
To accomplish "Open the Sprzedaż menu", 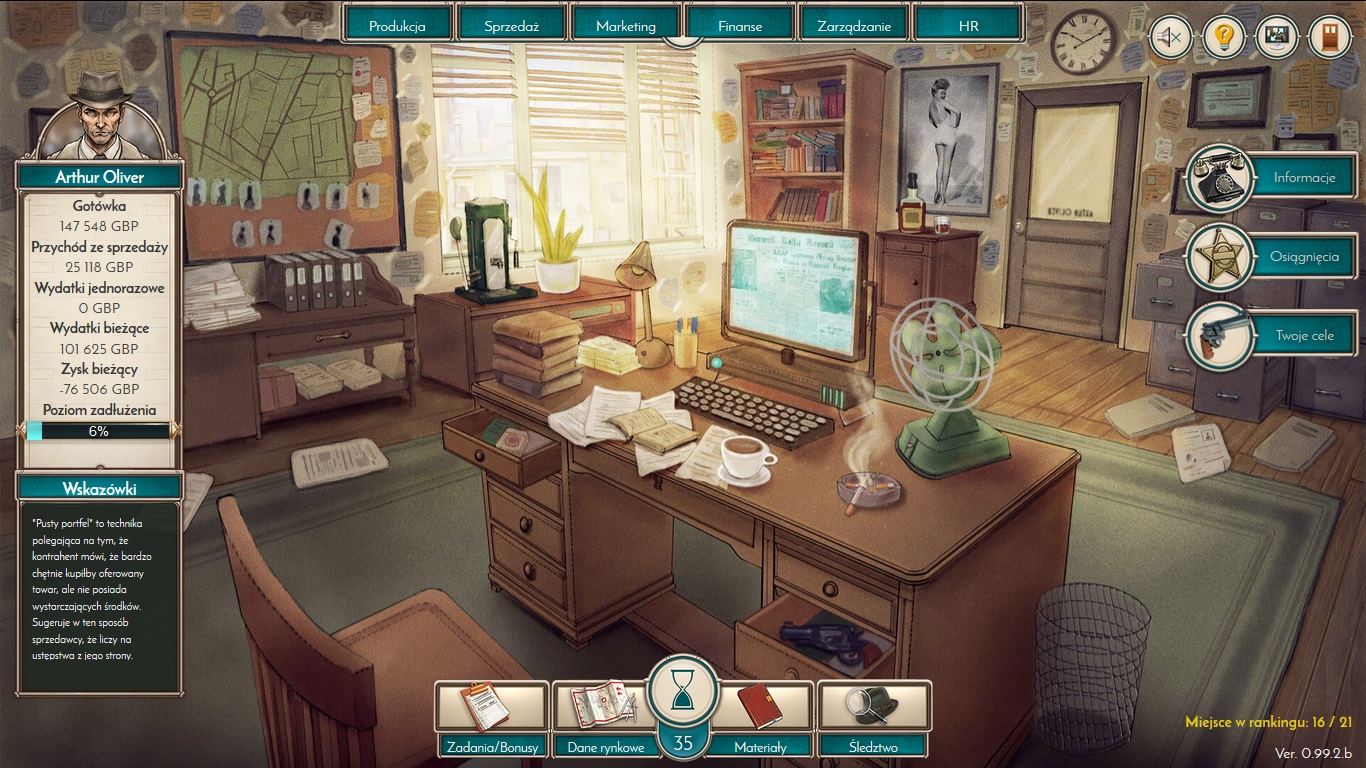I will 512,25.
